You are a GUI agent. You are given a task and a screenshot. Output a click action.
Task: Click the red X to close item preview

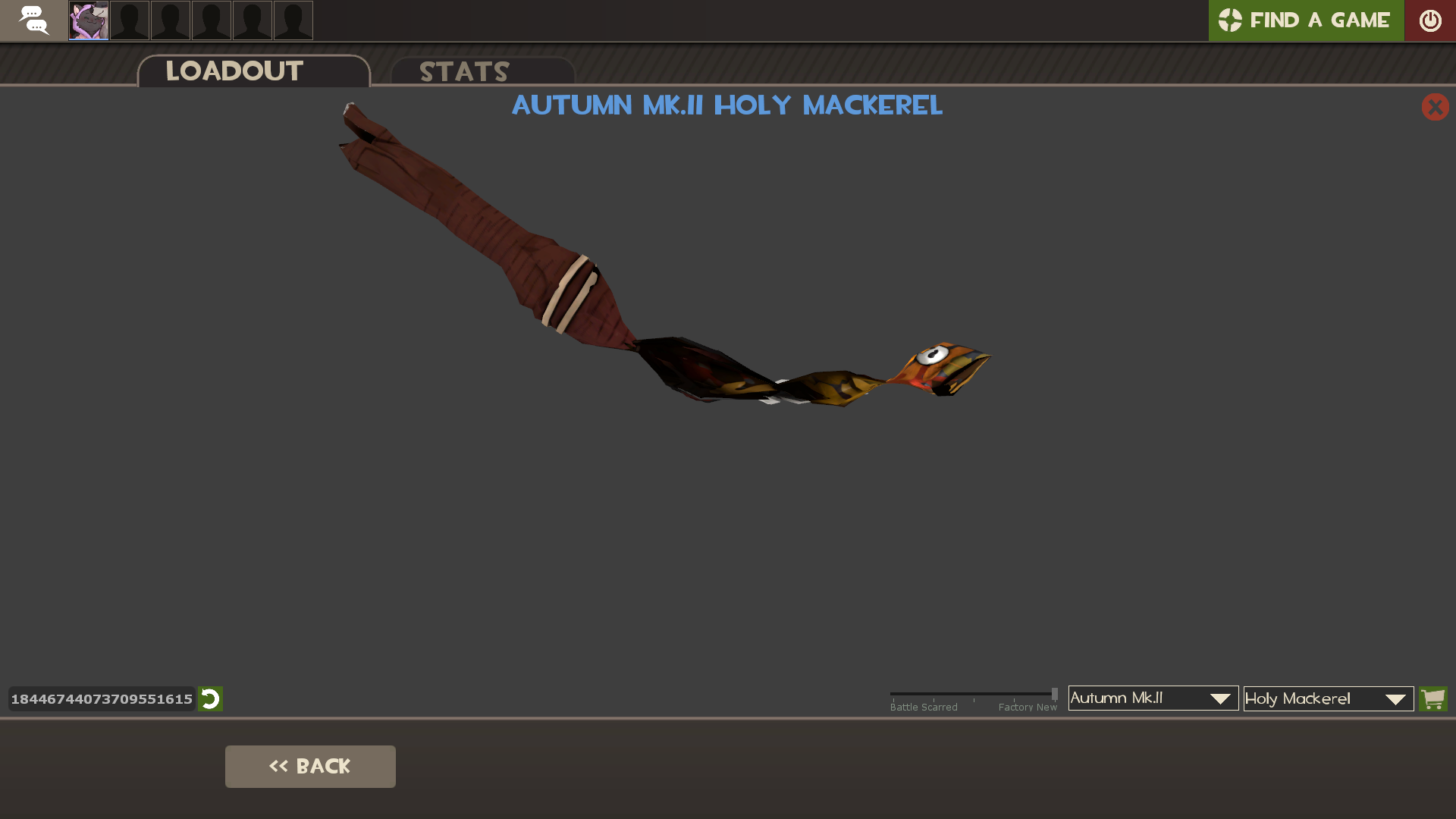pyautogui.click(x=1435, y=107)
